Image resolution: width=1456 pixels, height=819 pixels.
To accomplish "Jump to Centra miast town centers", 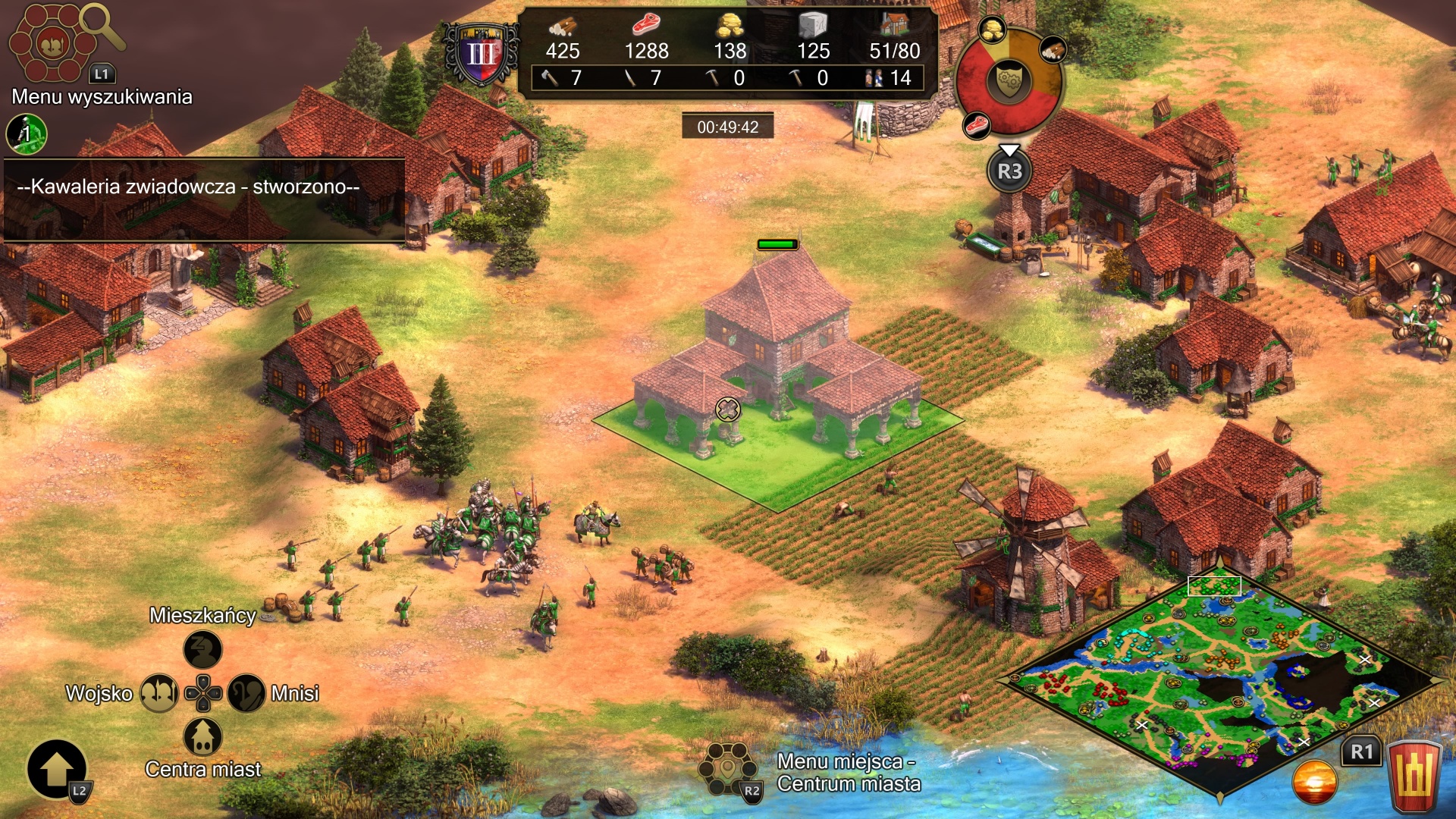I will tap(202, 736).
